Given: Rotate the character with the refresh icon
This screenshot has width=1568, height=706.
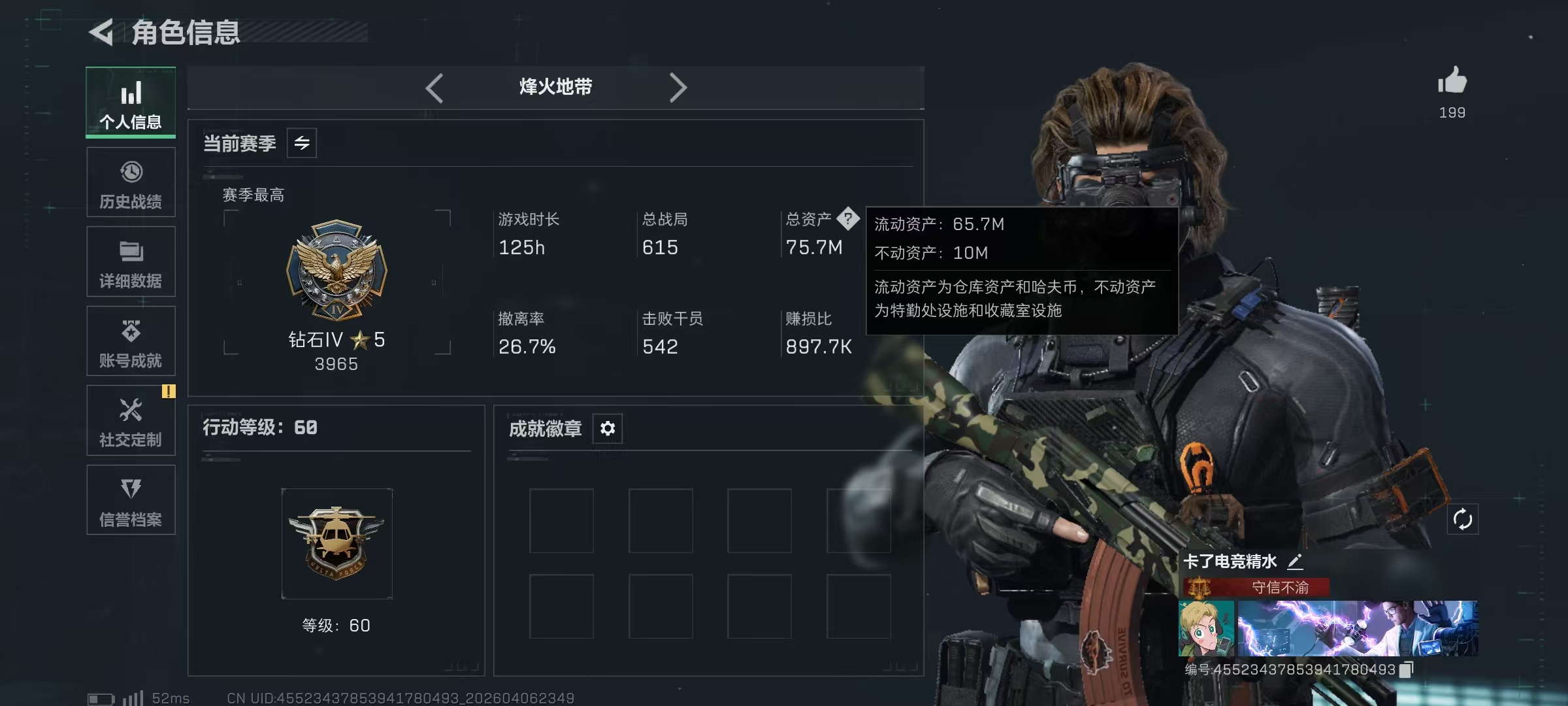Looking at the screenshot, I should (x=1462, y=520).
